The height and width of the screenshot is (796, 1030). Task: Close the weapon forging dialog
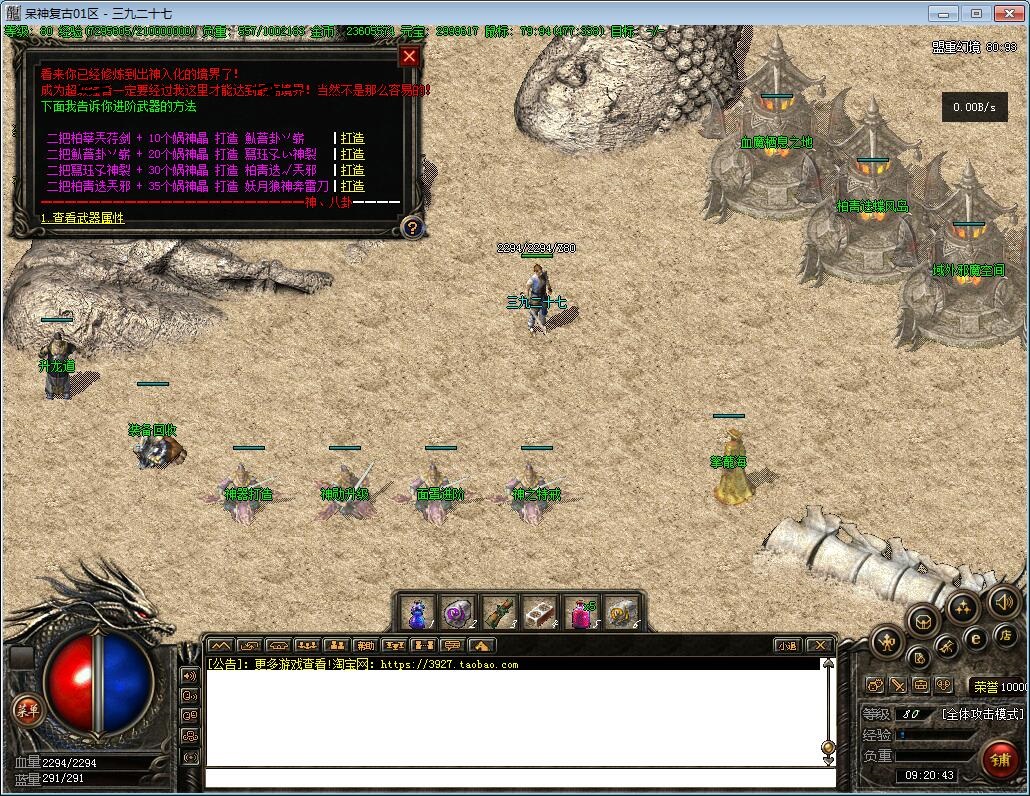(x=408, y=57)
